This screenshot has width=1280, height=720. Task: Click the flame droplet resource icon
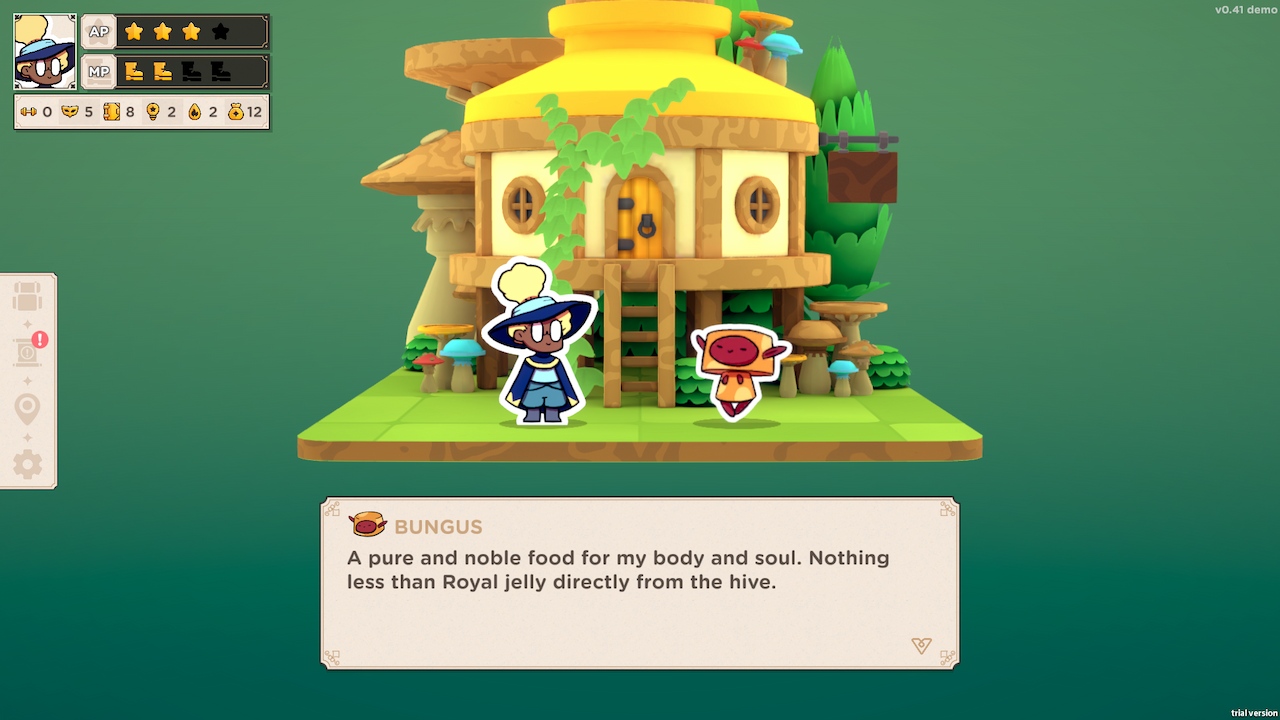click(194, 112)
